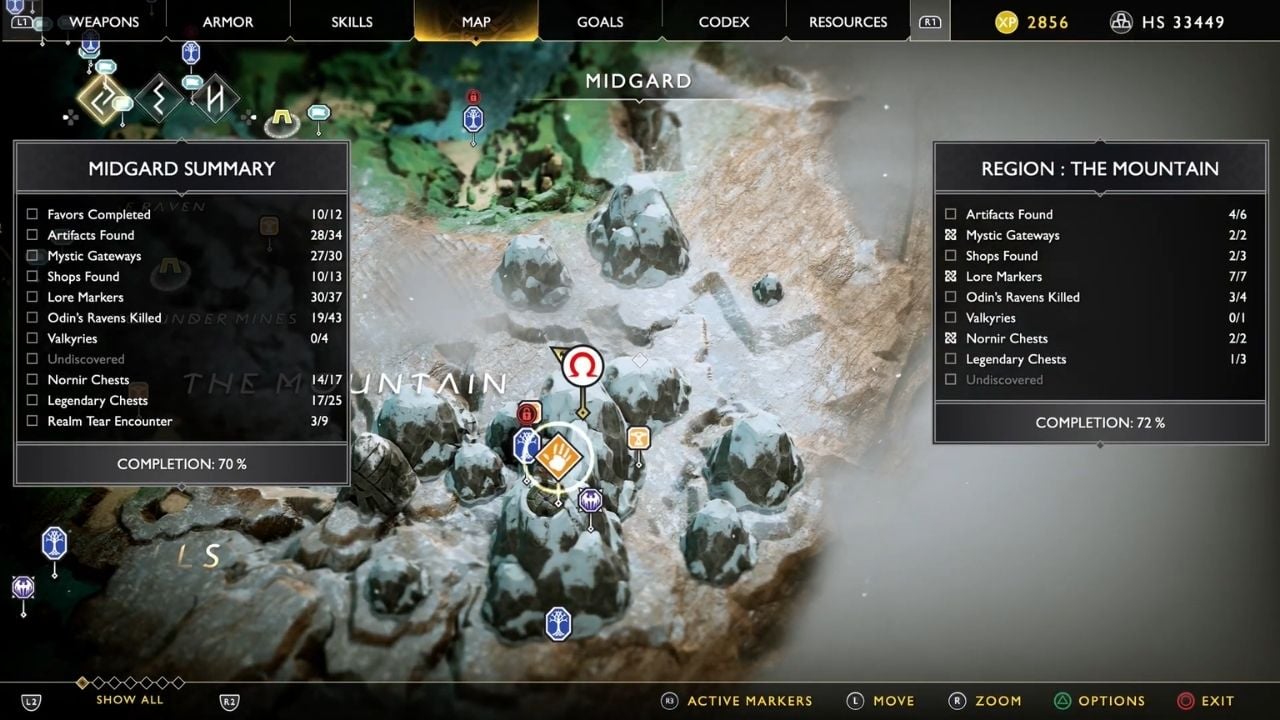
Task: Click the red omega marker on the map
Action: click(582, 367)
